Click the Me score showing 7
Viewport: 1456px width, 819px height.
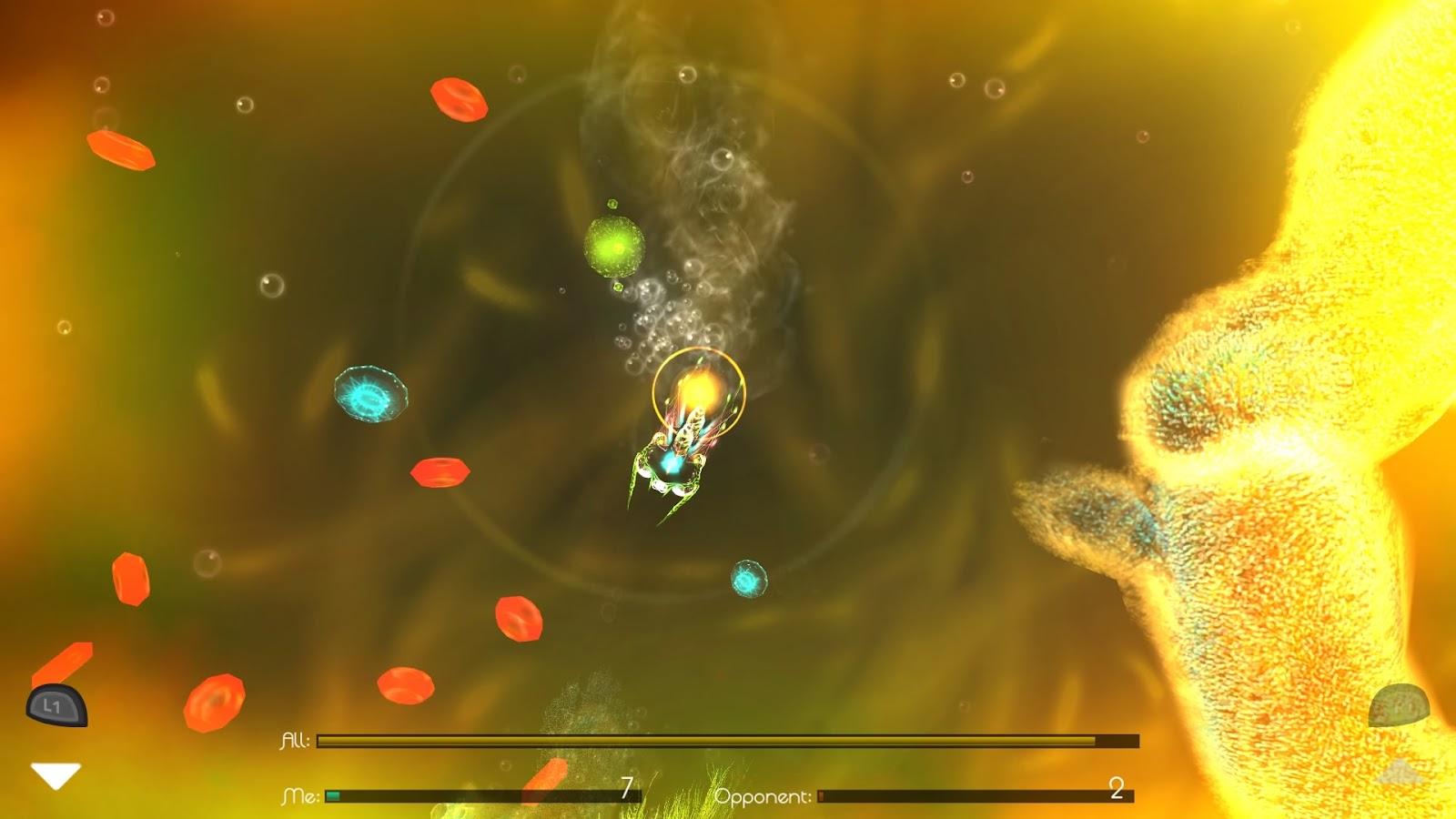[x=627, y=788]
